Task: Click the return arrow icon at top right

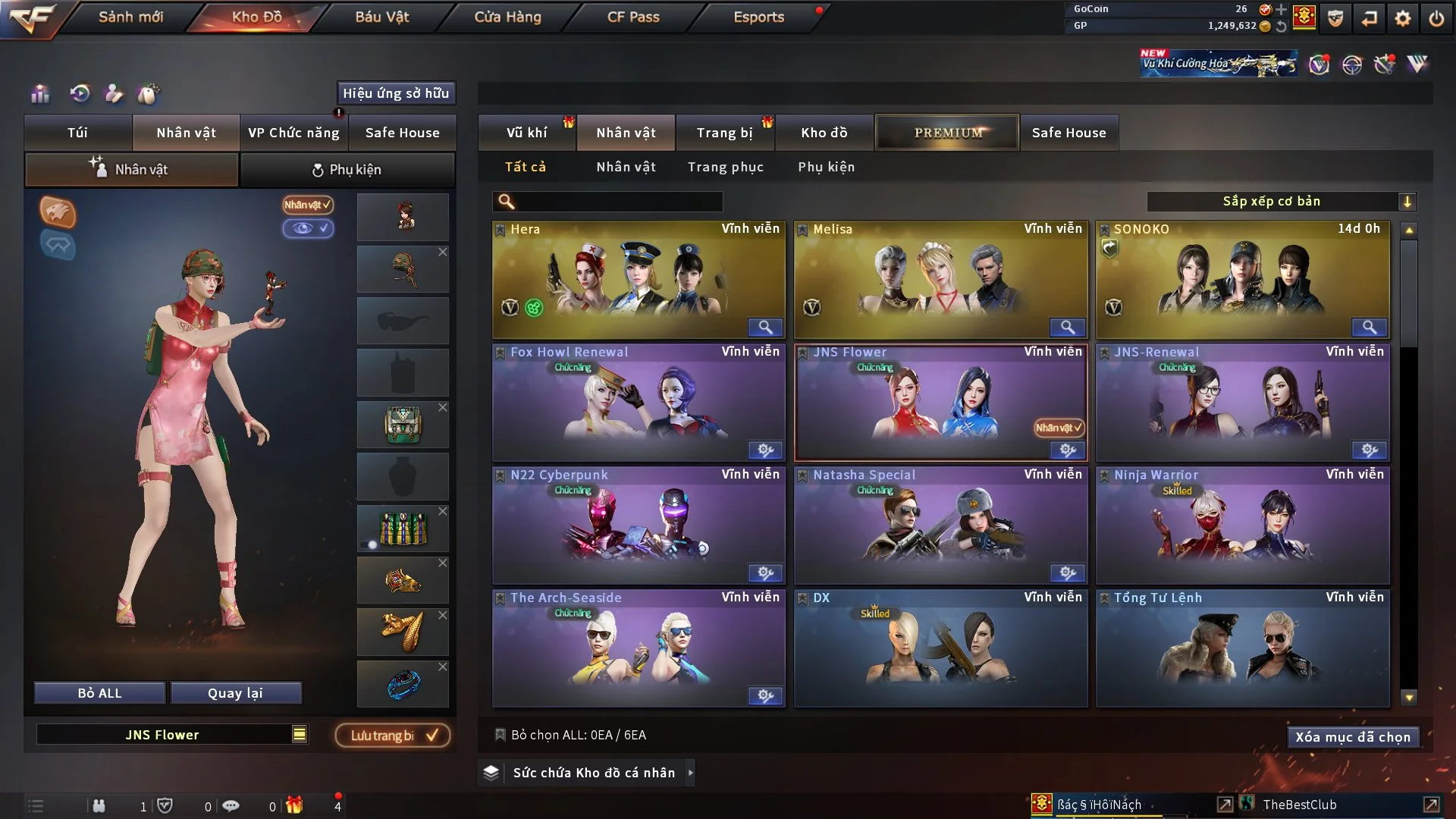Action: pyautogui.click(x=1370, y=18)
